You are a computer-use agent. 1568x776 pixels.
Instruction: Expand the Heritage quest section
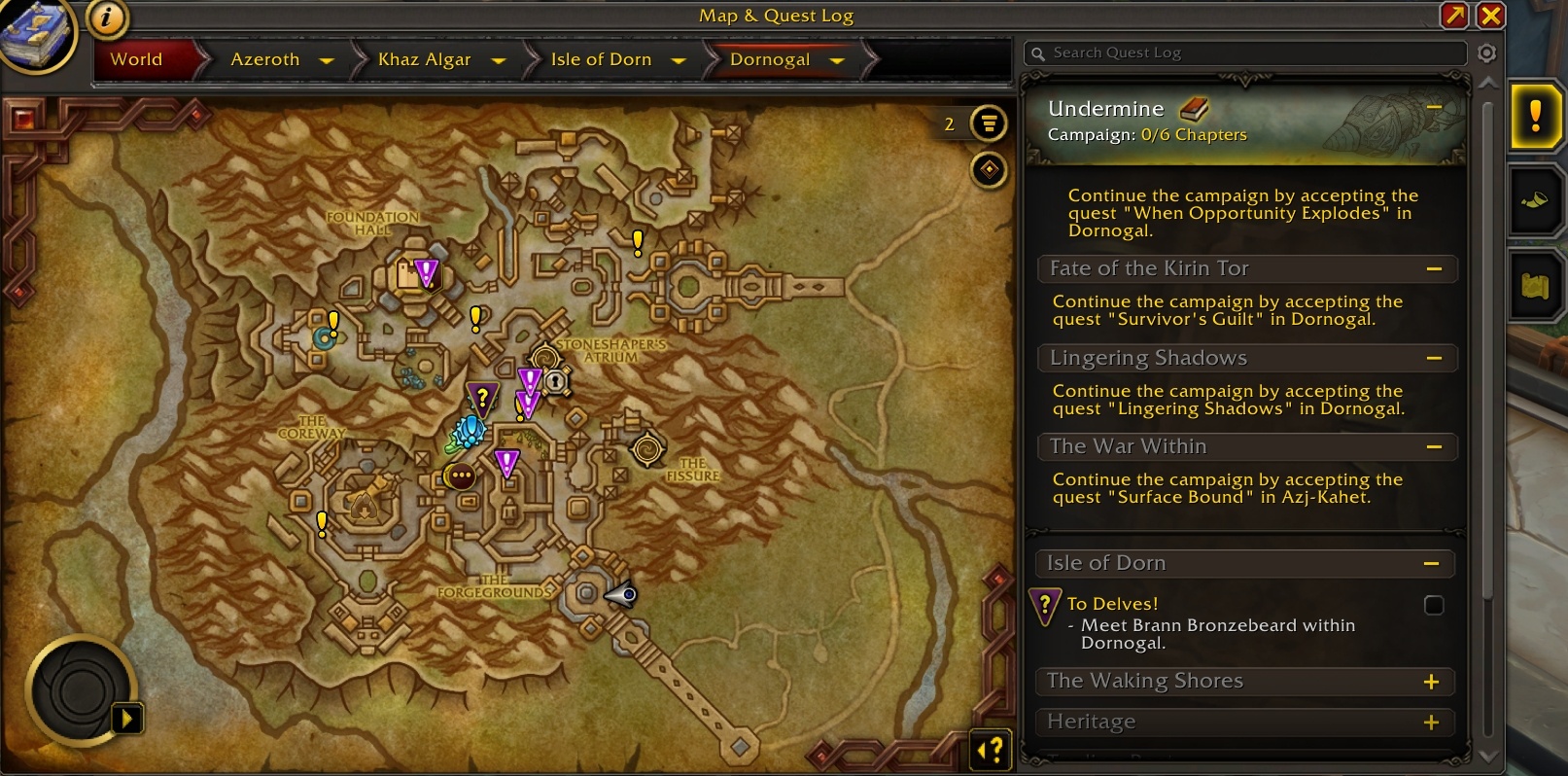[1431, 722]
